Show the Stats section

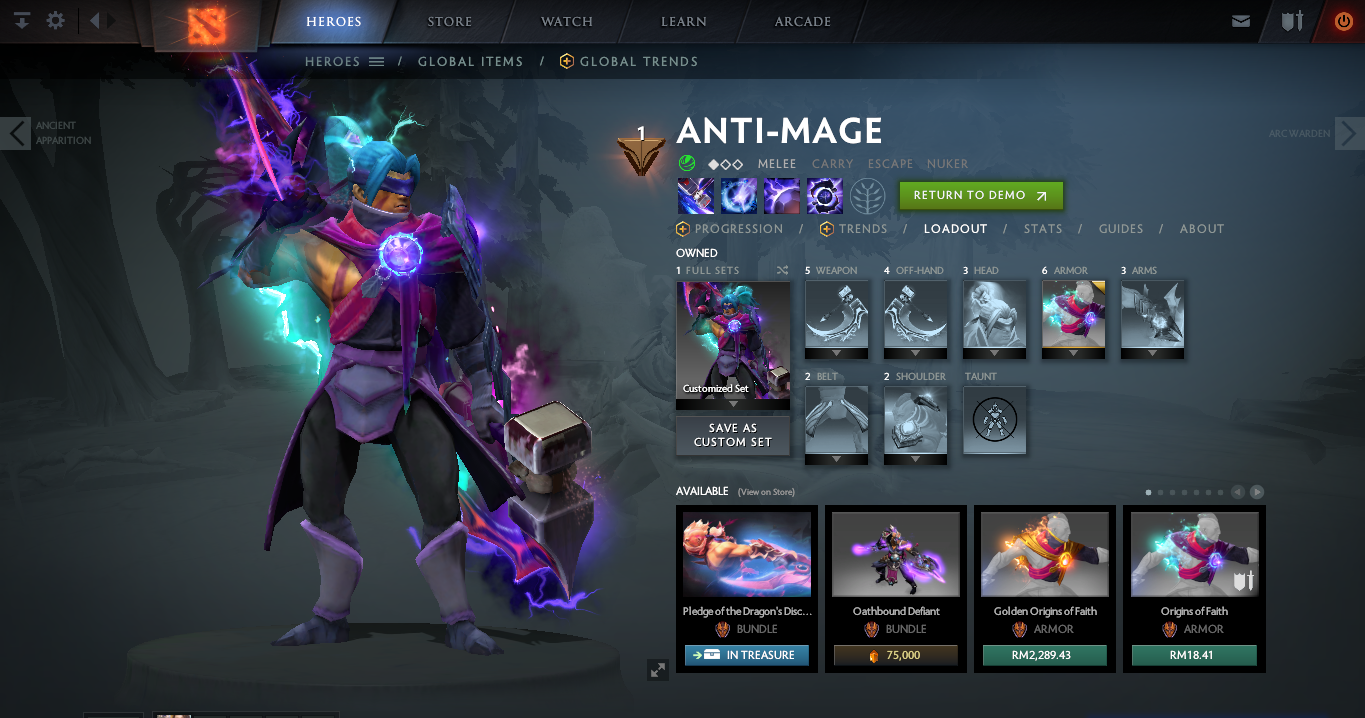pos(1043,229)
